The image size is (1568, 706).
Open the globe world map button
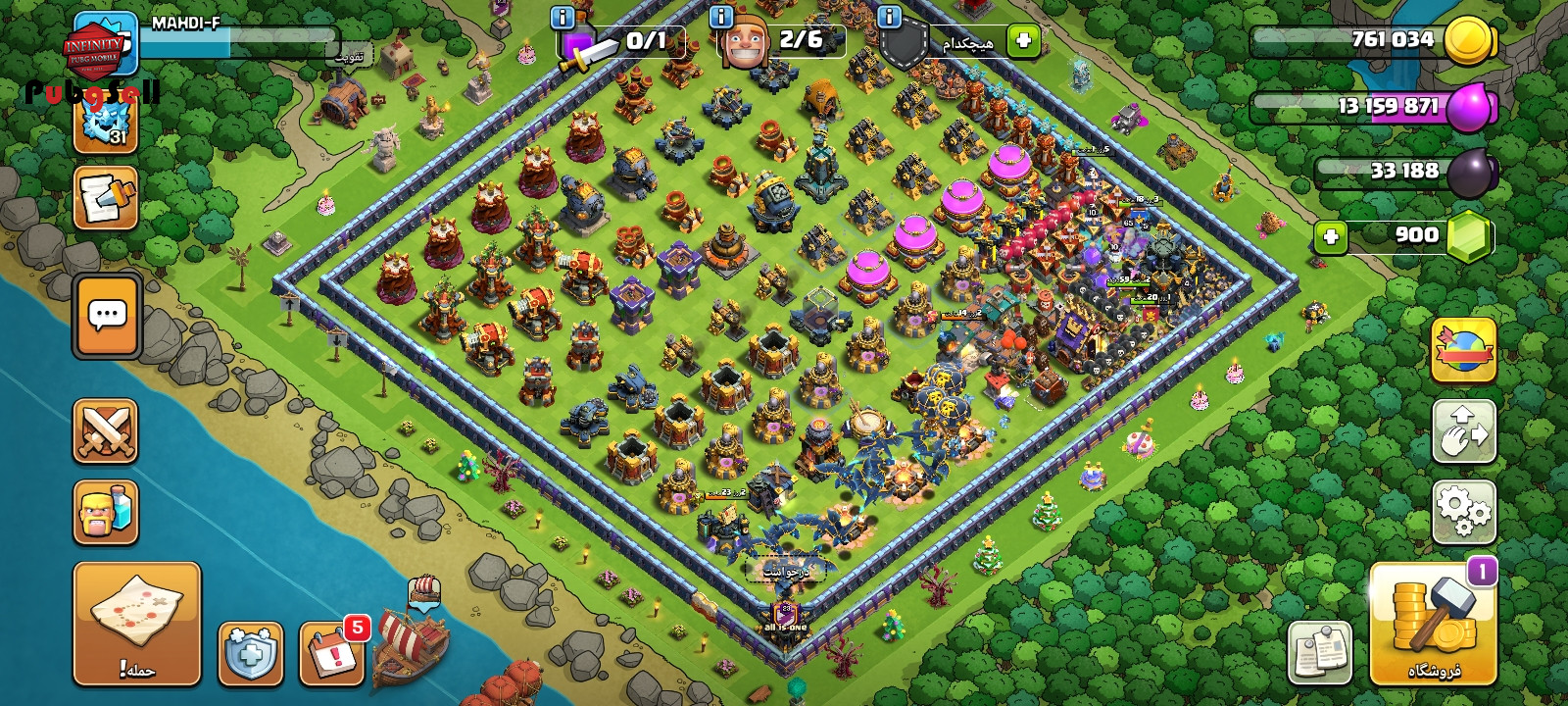pos(1464,350)
